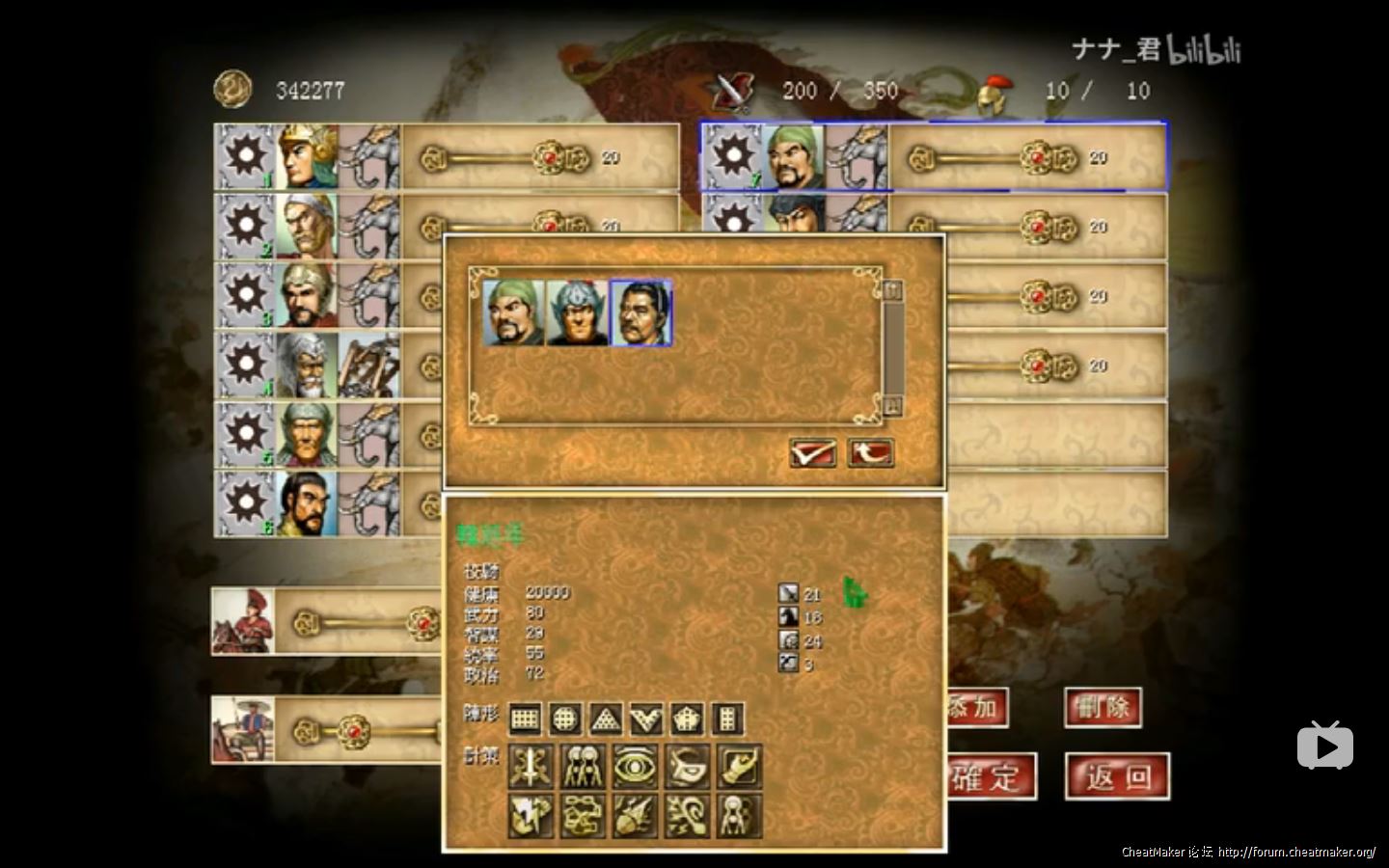This screenshot has width=1389, height=868.
Task: Select the V-shaped formation icon
Action: click(646, 719)
